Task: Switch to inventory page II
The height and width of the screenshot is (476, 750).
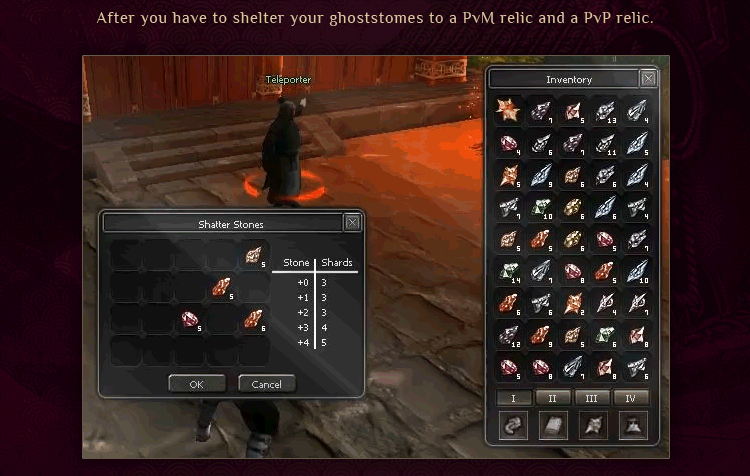Action: pos(552,398)
